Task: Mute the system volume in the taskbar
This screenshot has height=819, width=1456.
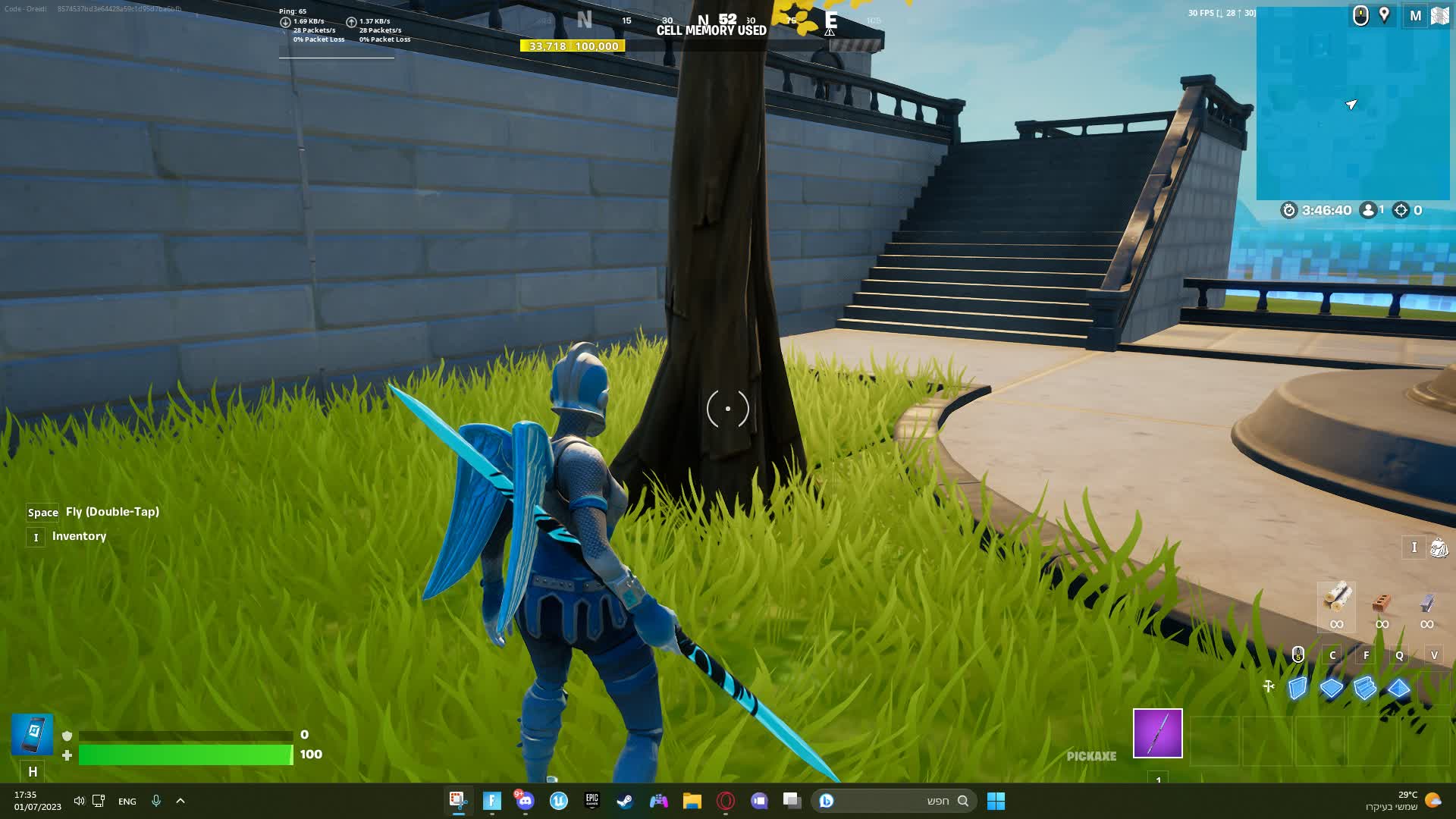Action: [x=79, y=801]
